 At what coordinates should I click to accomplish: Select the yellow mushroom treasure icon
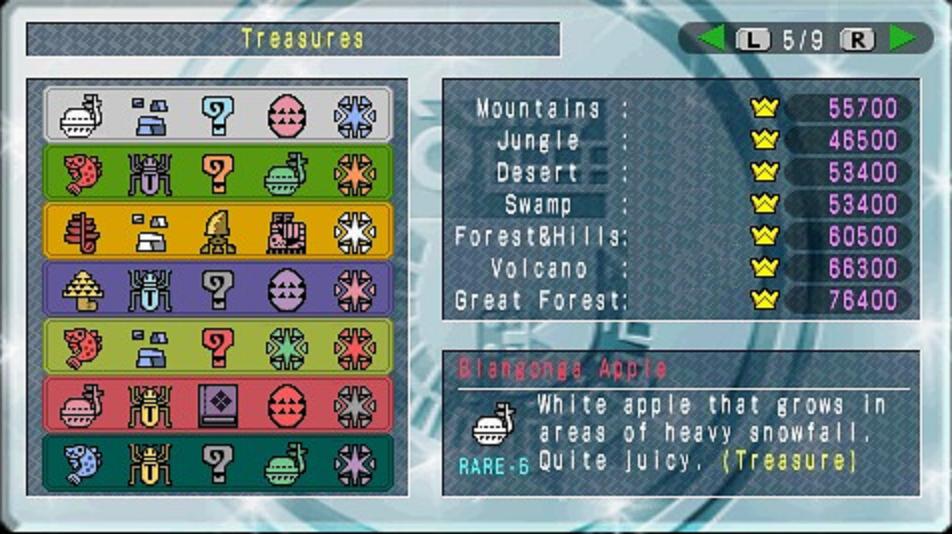click(x=82, y=290)
